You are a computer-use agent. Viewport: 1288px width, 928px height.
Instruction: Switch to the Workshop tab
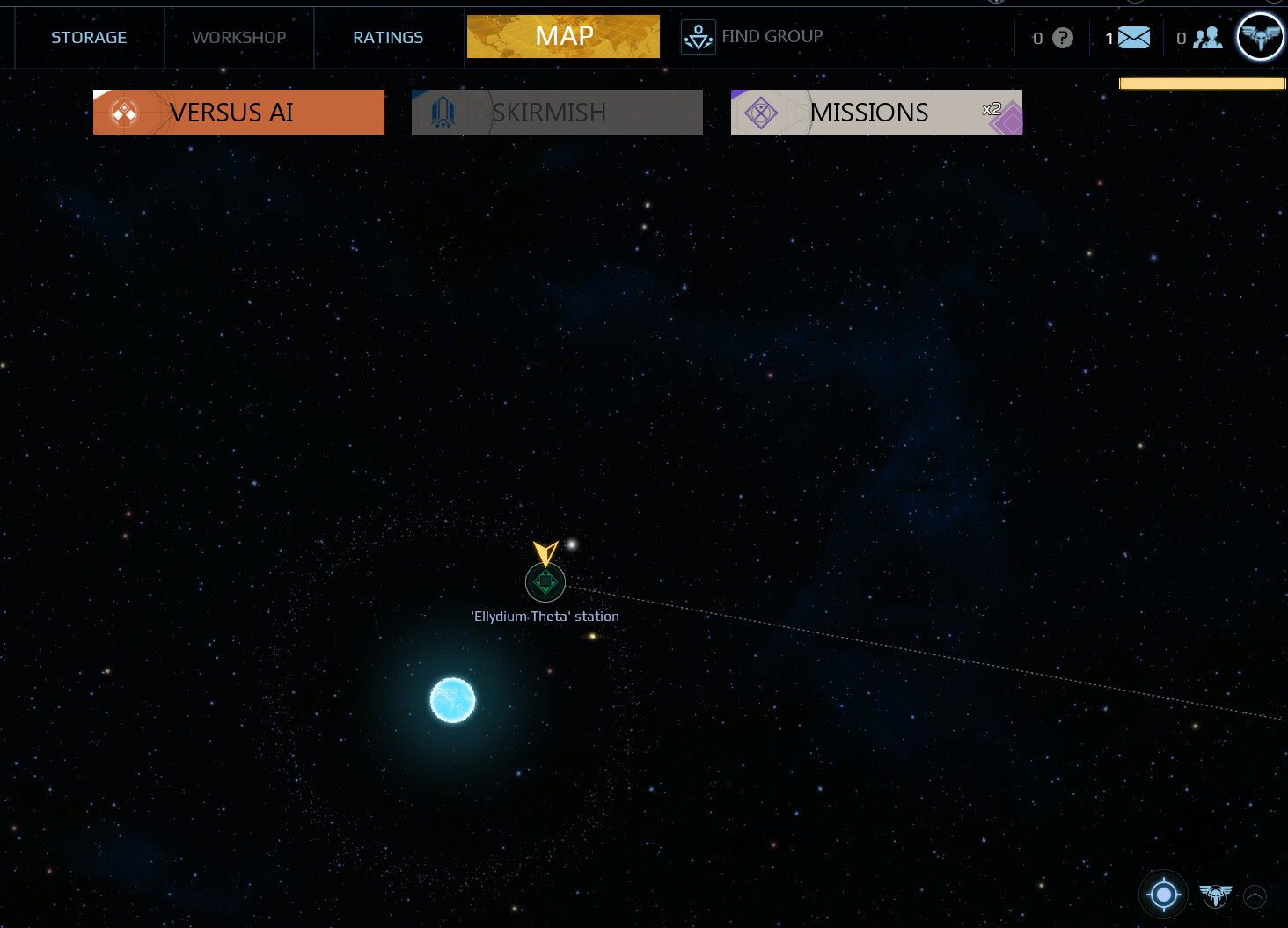point(239,38)
